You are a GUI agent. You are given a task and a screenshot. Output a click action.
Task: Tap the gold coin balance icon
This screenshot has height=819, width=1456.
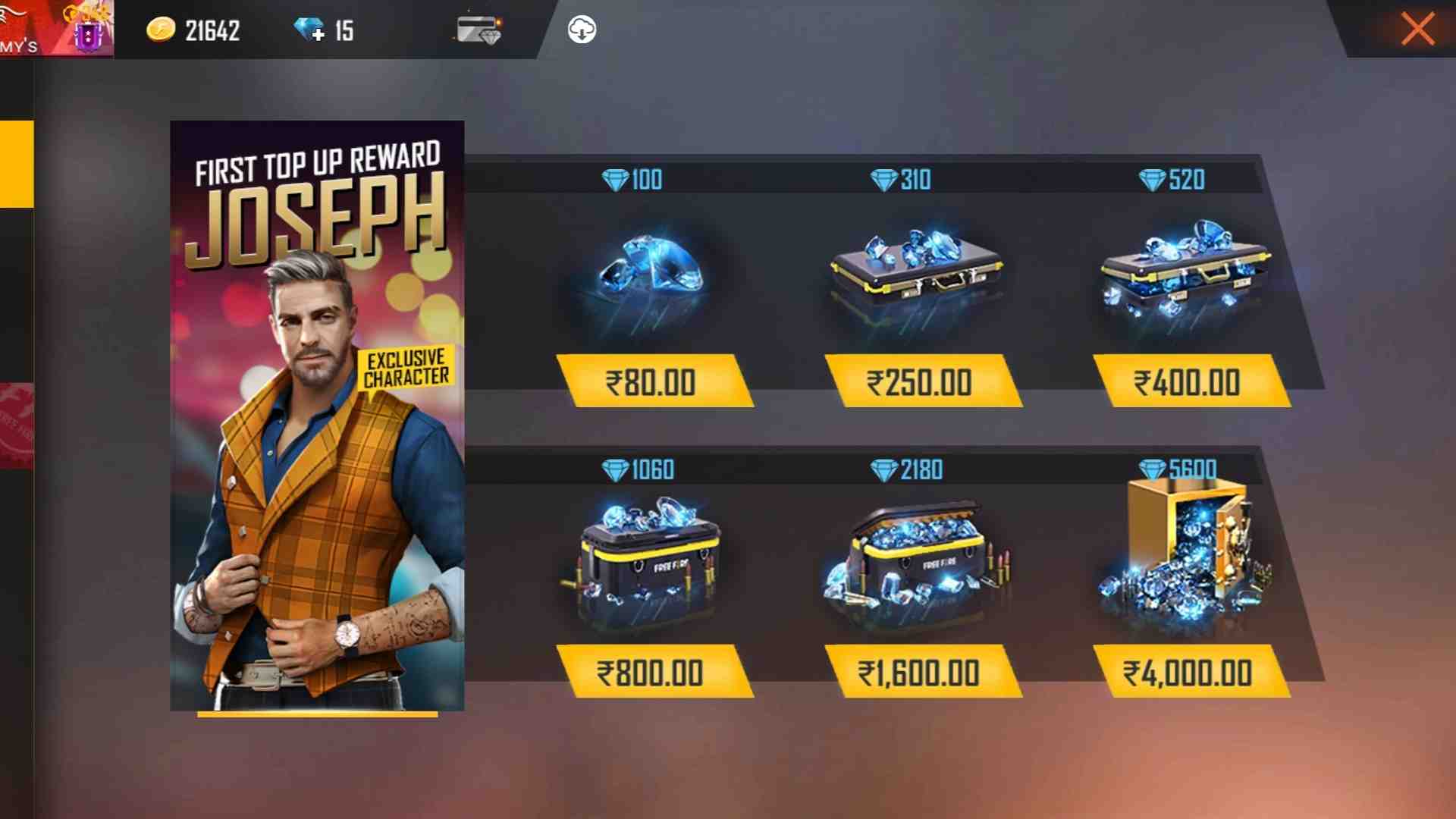pyautogui.click(x=160, y=30)
